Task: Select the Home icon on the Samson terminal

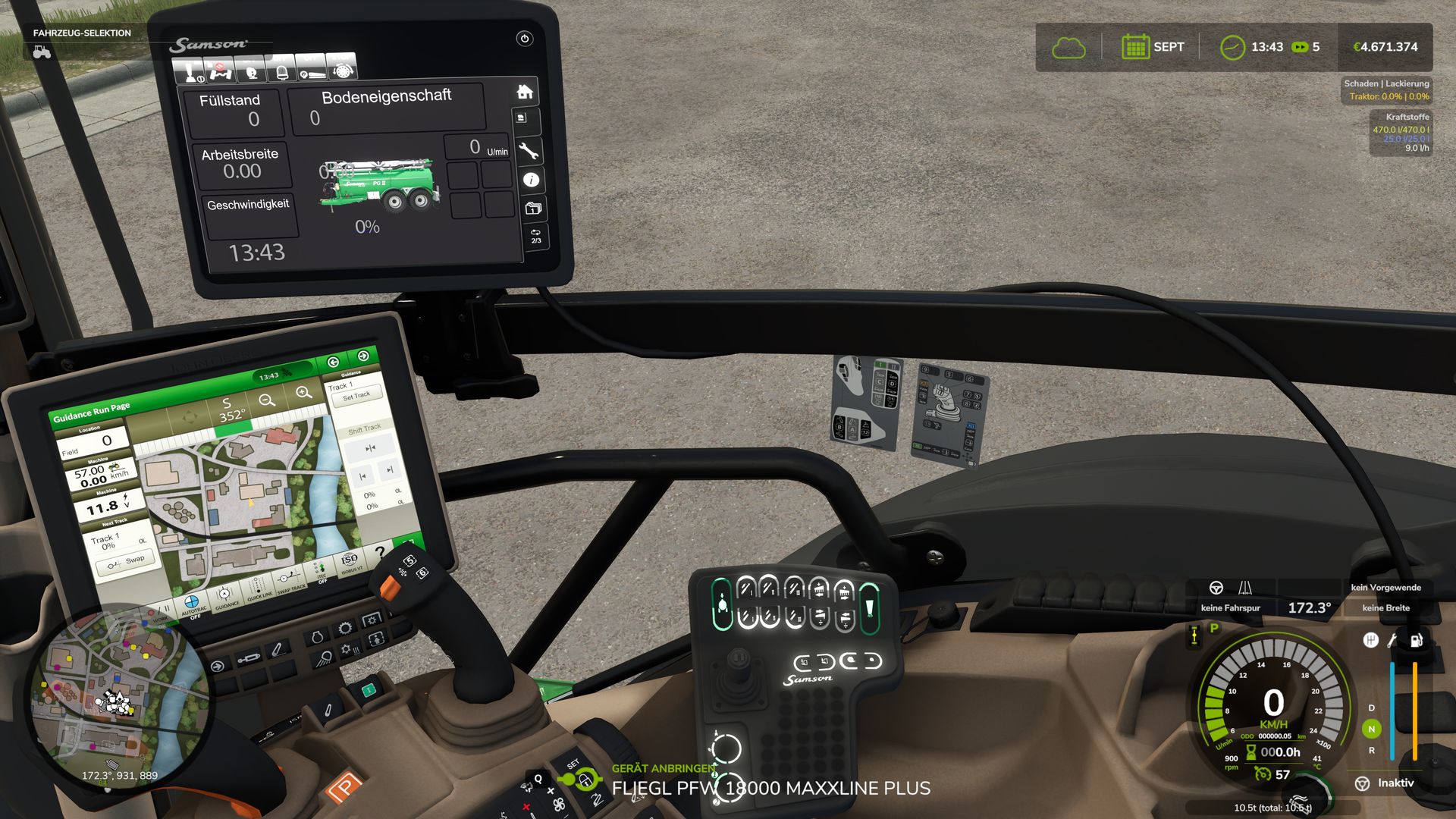Action: [525, 92]
